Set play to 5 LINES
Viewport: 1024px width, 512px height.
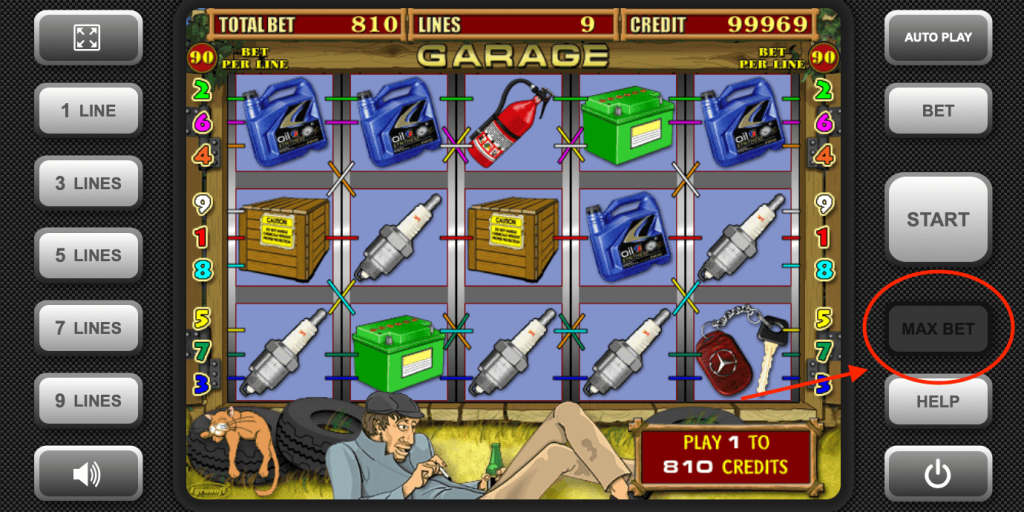point(87,256)
